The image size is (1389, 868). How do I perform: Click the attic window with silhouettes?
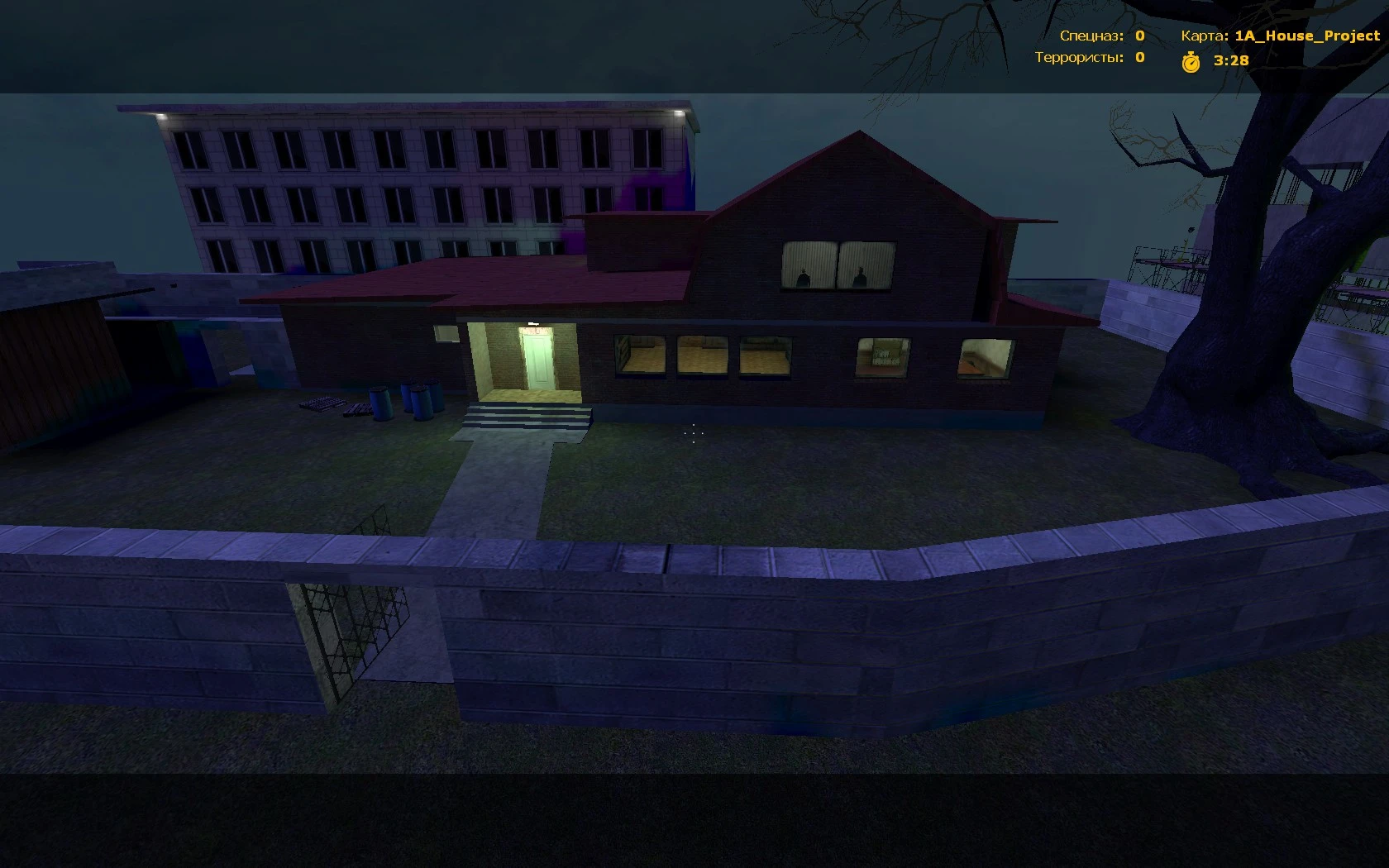[837, 265]
